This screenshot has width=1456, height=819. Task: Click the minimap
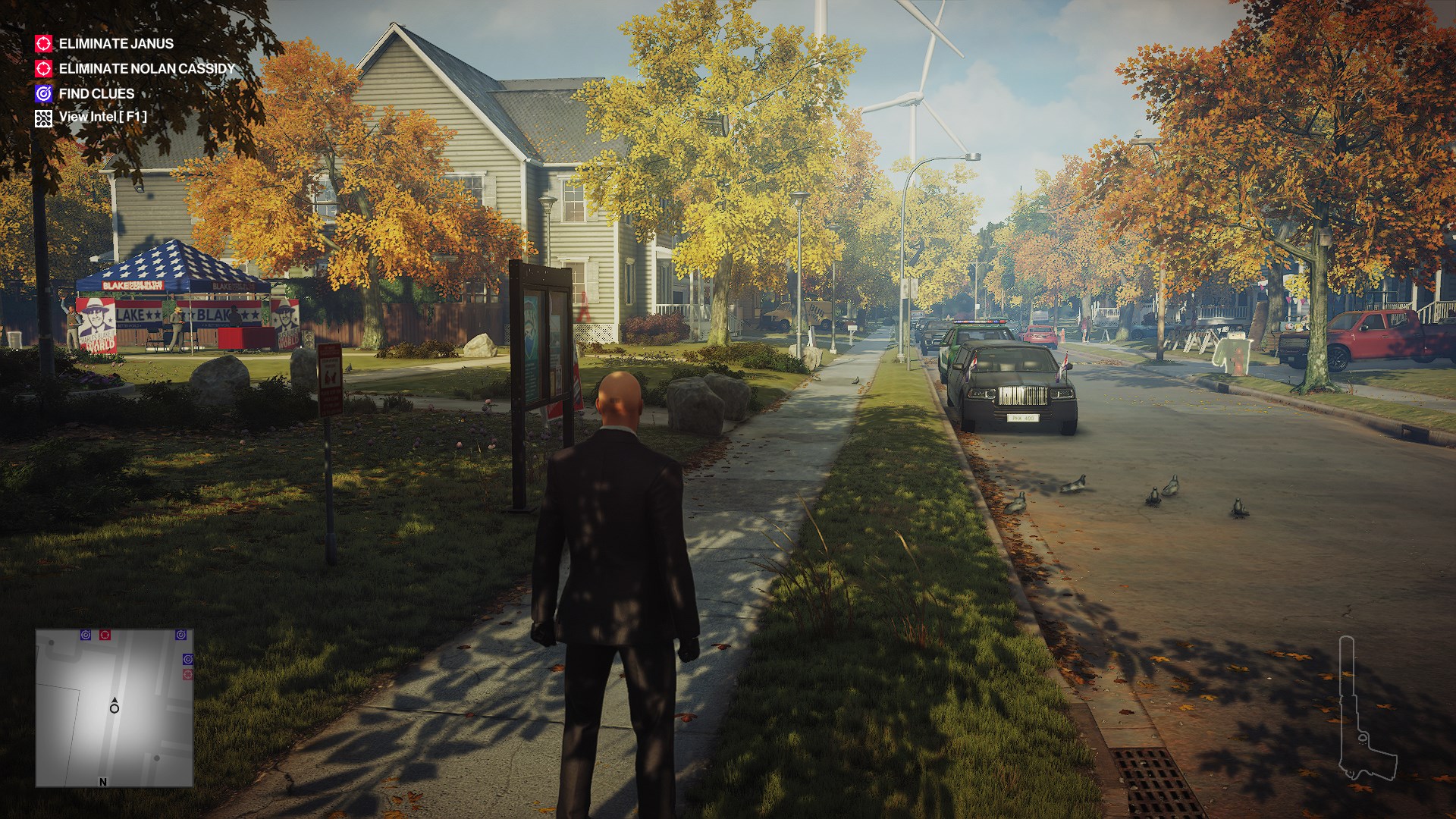[x=115, y=708]
